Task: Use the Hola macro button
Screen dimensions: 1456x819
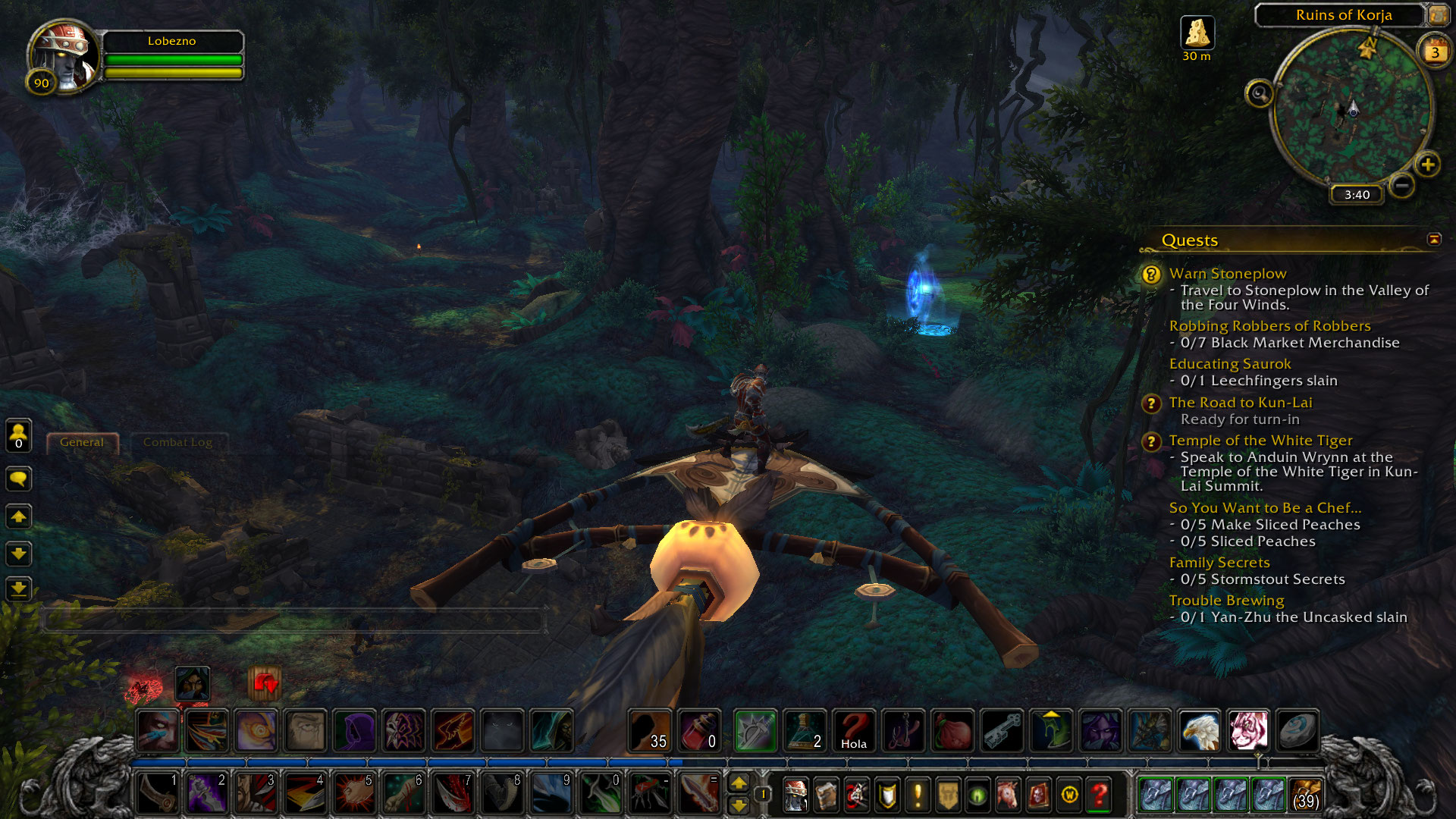Action: click(853, 731)
